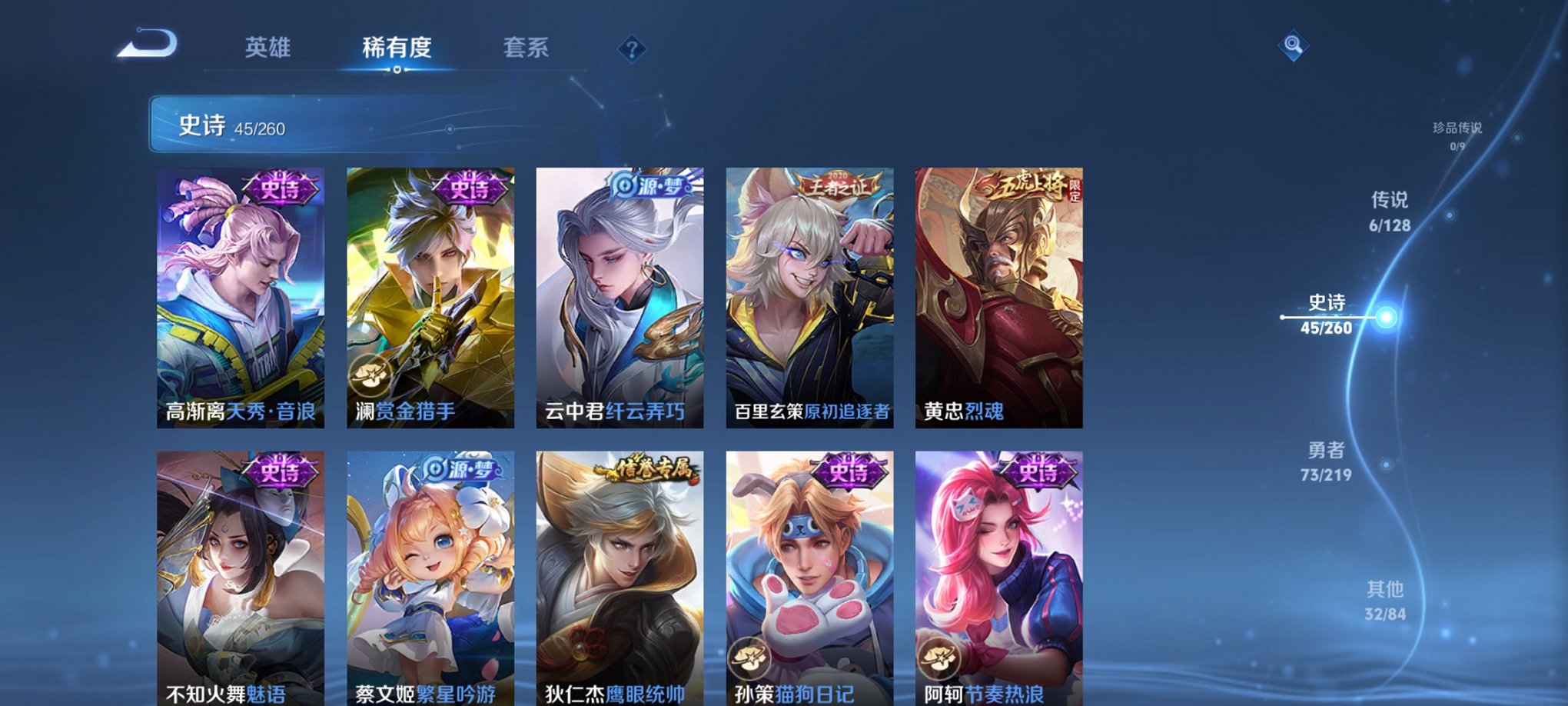
Task: Switch to the 英雄 tab
Action: tap(267, 48)
